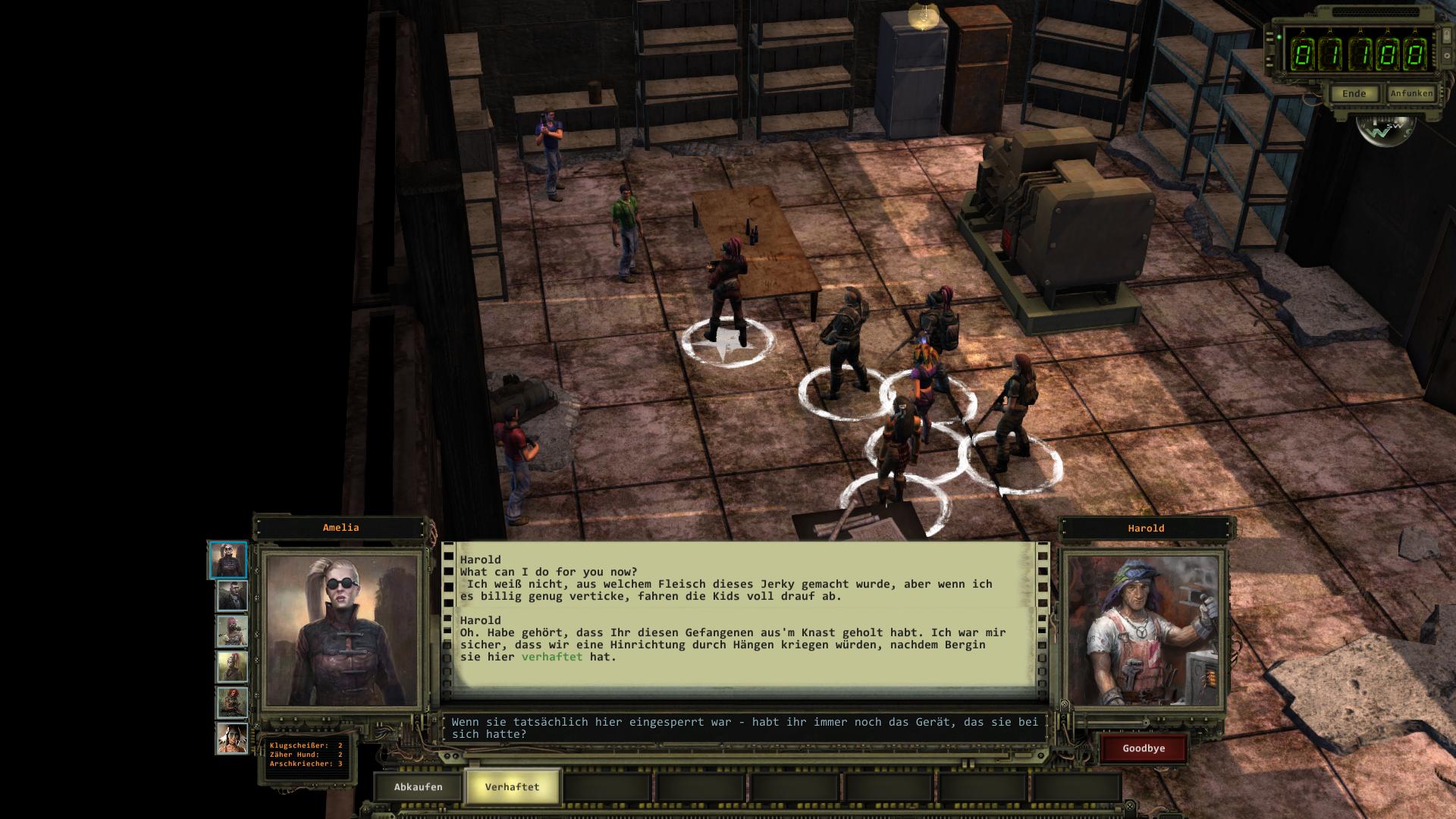This screenshot has width=1456, height=819.
Task: Activate the Anfunken radio button
Action: click(x=1411, y=93)
